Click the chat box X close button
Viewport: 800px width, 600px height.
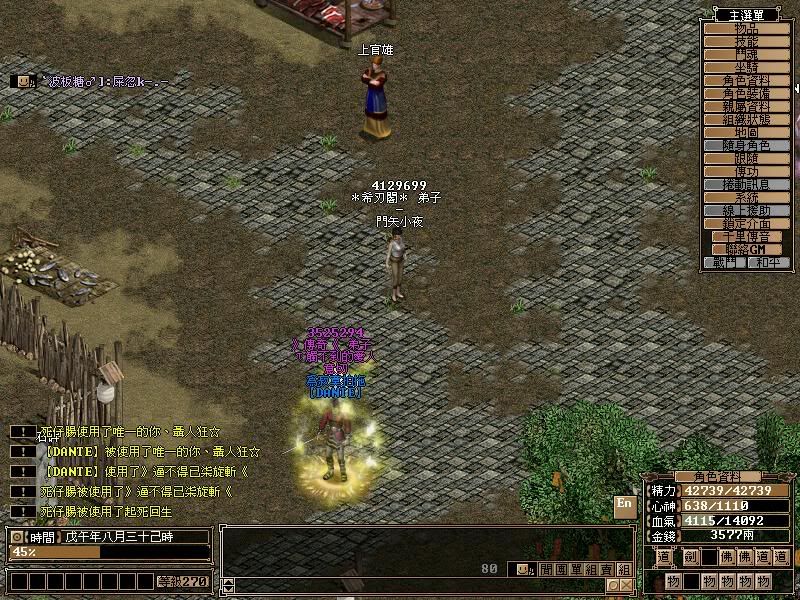click(x=625, y=585)
